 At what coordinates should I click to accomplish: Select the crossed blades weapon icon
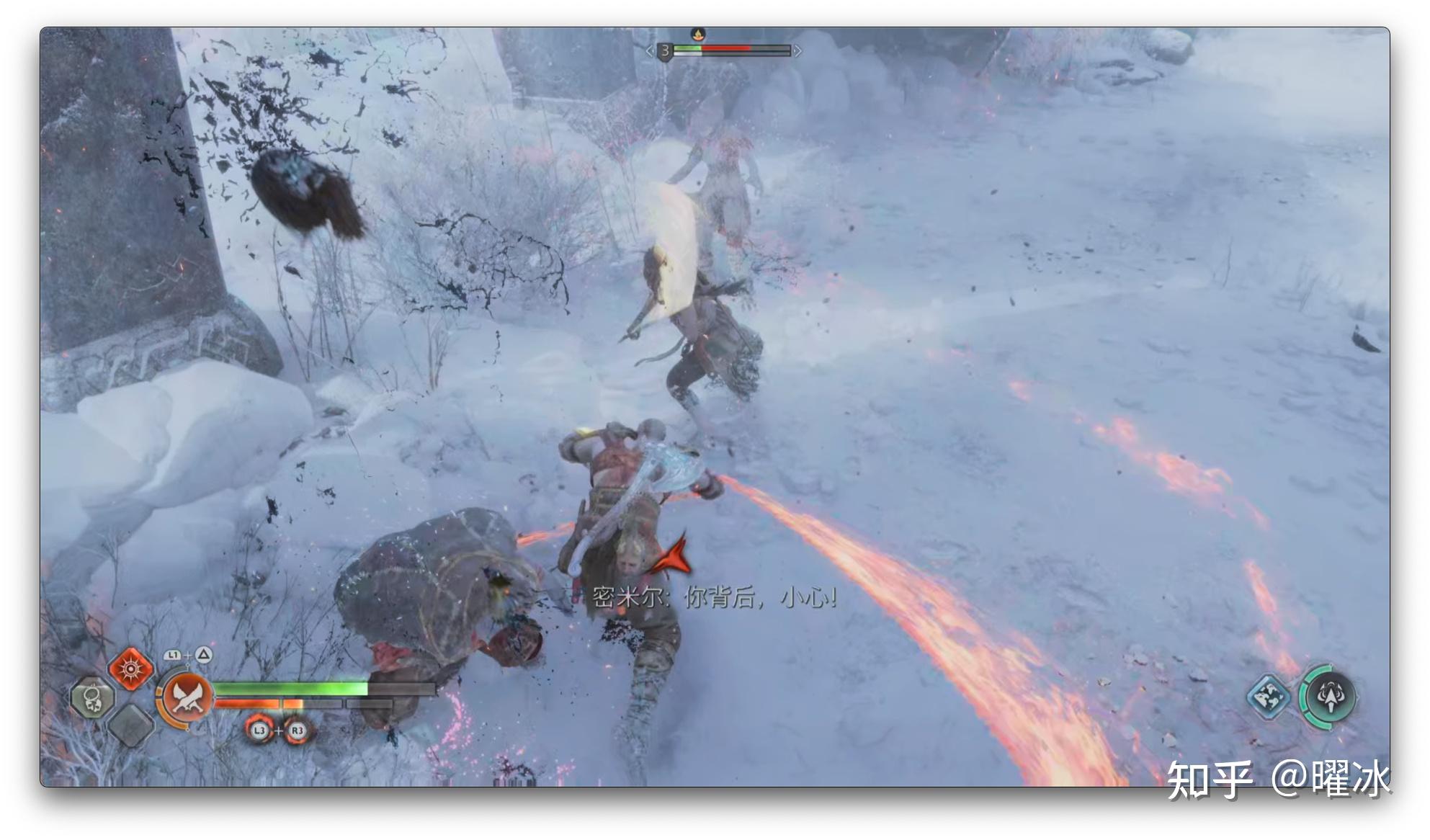[187, 697]
